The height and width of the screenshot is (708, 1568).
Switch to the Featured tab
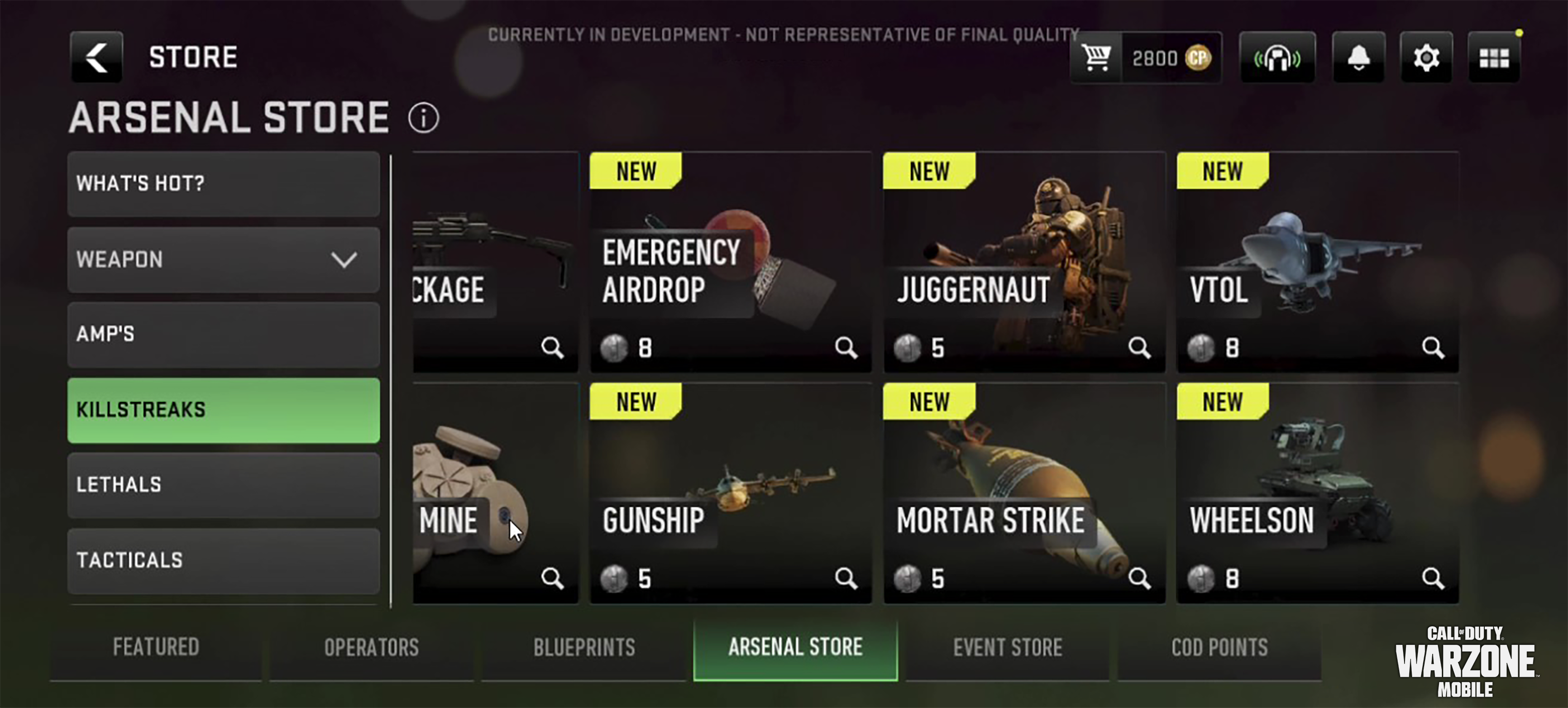tap(156, 647)
